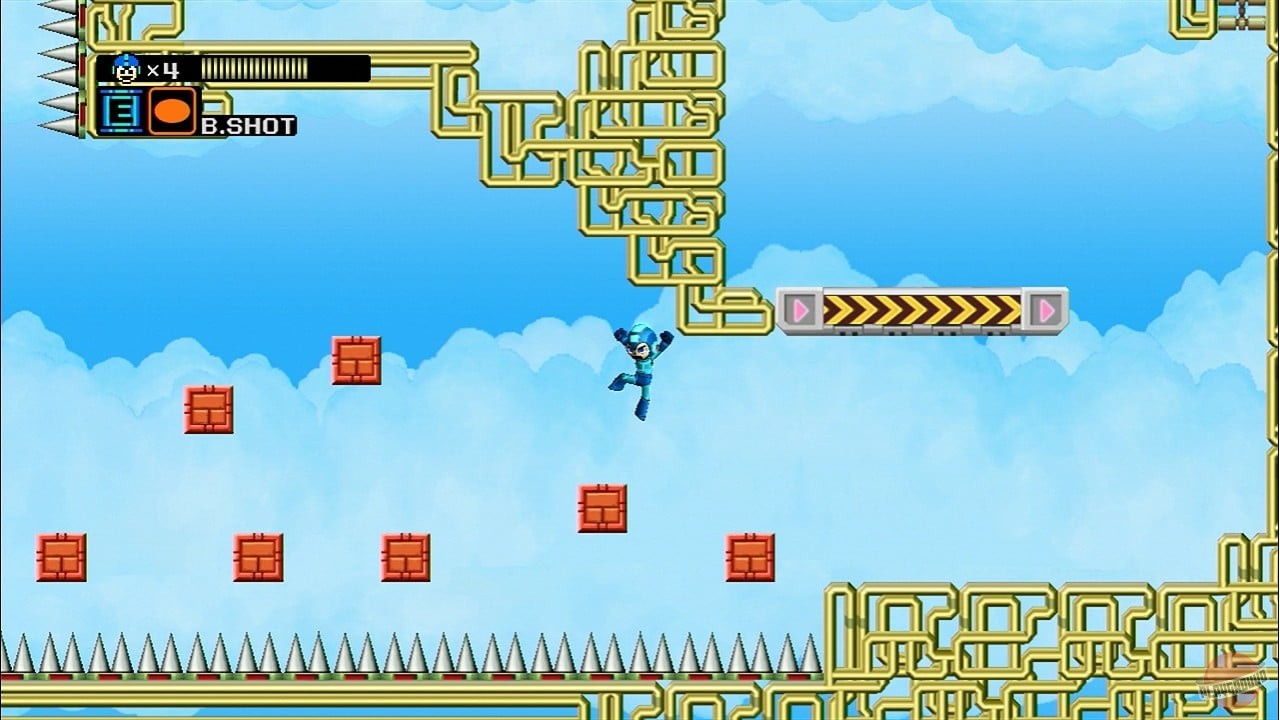The image size is (1280, 720).
Task: Click a yellow chevron on the conveyor belt
Action: 920,310
